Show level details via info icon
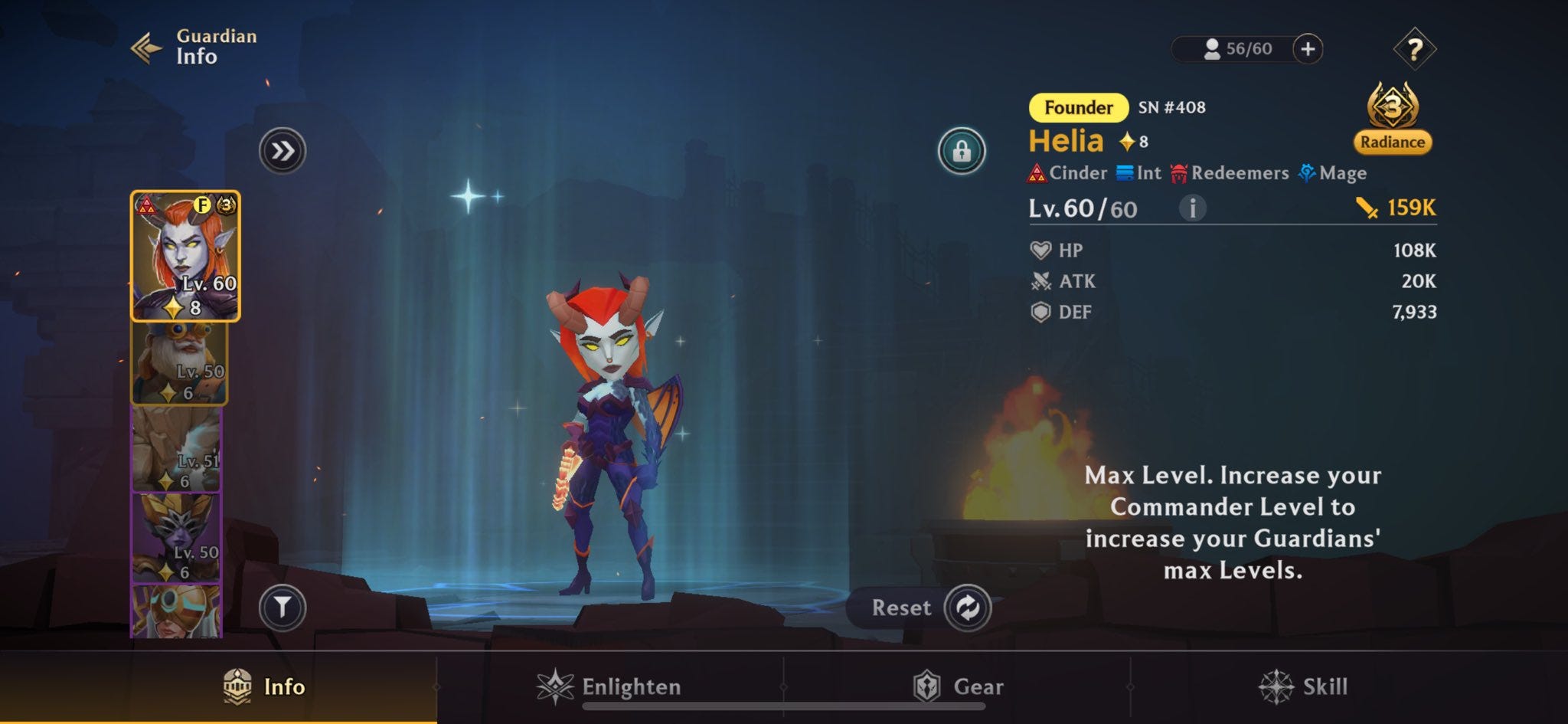Image resolution: width=1568 pixels, height=724 pixels. click(x=1192, y=208)
